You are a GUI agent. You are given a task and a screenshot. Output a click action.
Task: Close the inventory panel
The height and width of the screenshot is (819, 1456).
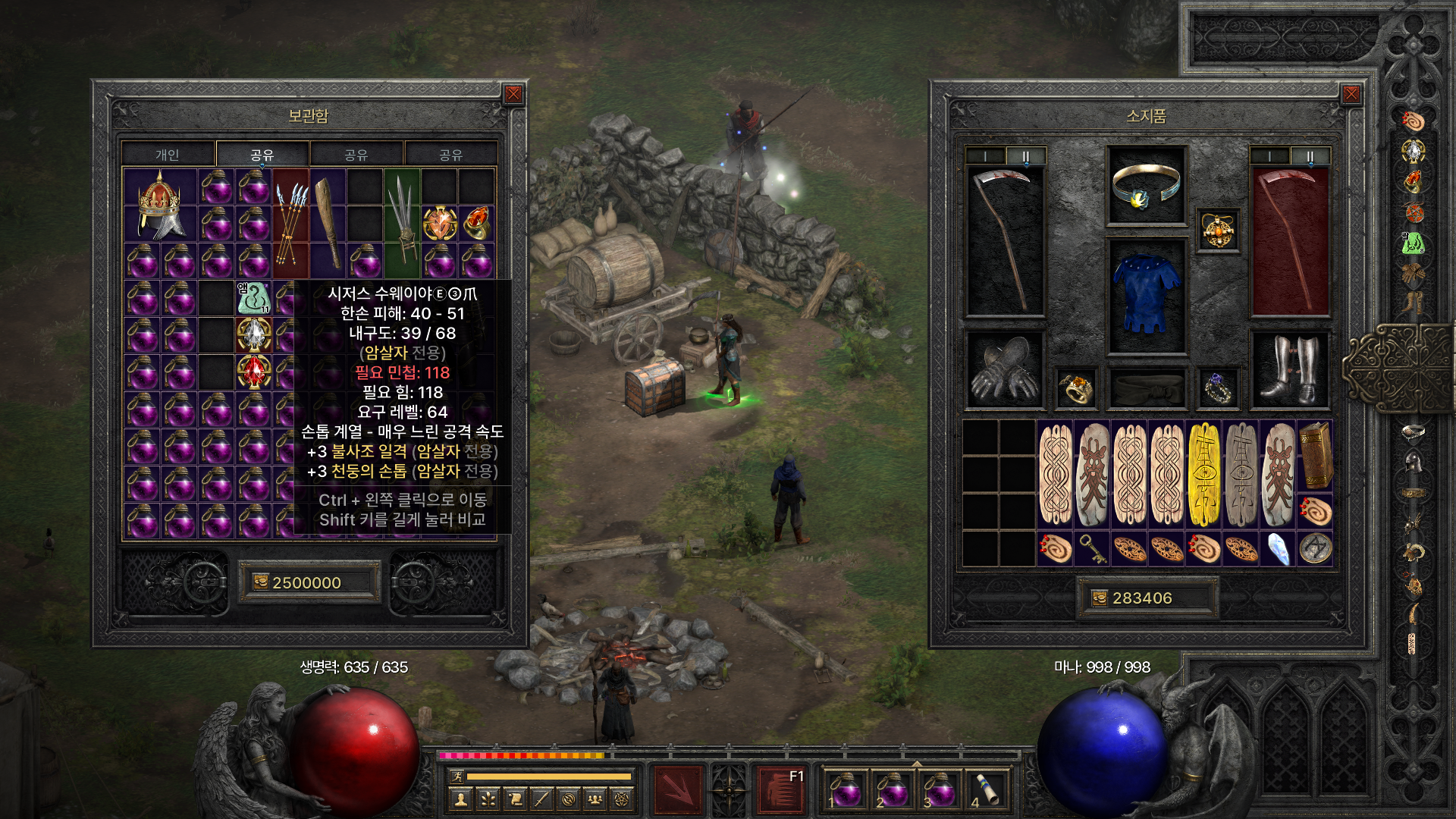click(x=1351, y=94)
